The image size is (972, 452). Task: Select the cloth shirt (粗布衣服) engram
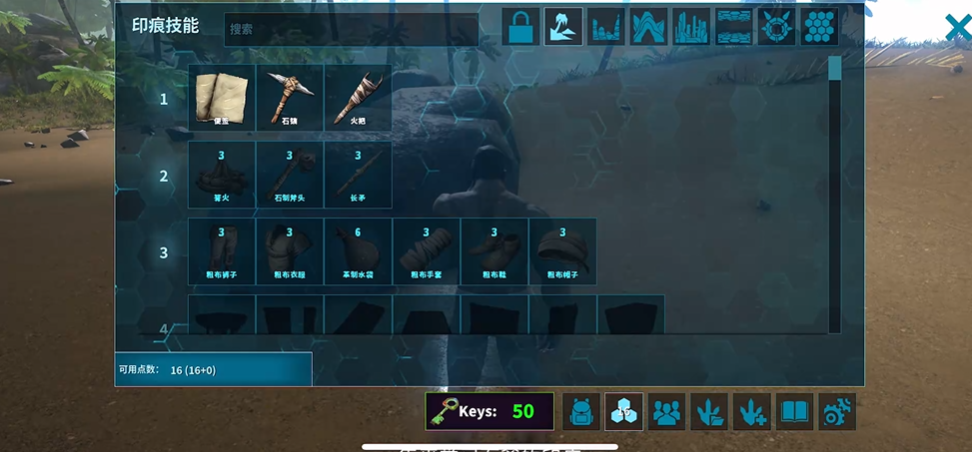(x=290, y=252)
